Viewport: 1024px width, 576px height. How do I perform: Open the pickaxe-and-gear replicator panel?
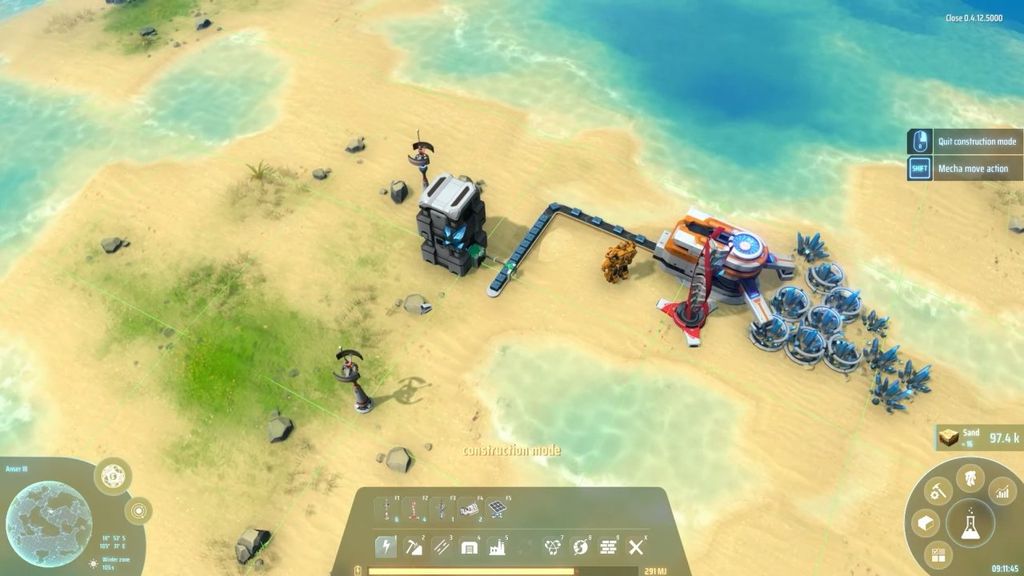click(938, 491)
